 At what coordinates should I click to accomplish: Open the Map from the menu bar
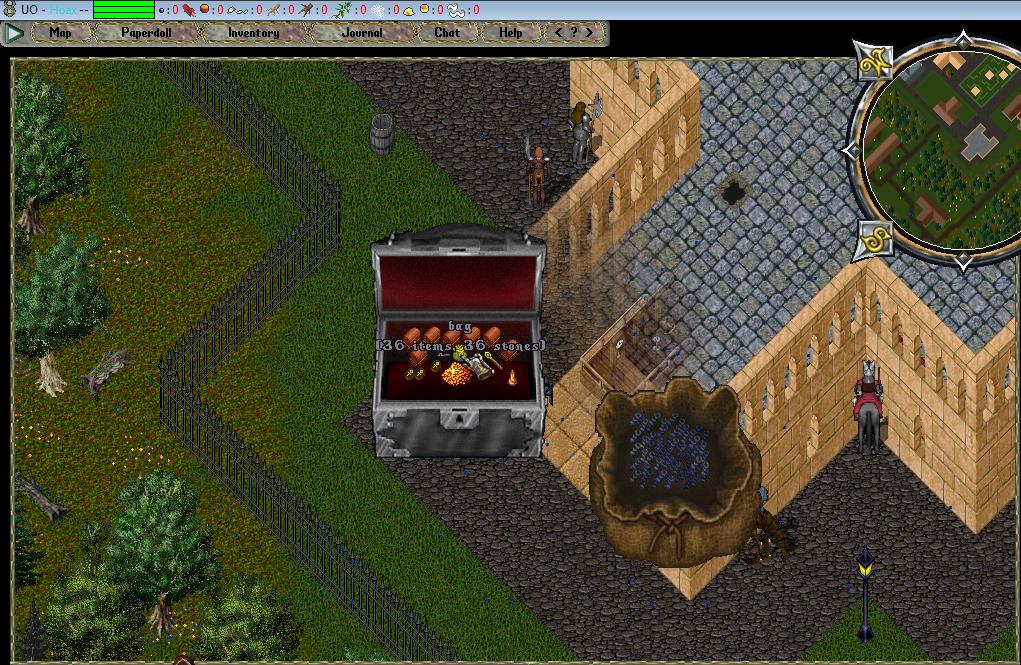coord(61,32)
